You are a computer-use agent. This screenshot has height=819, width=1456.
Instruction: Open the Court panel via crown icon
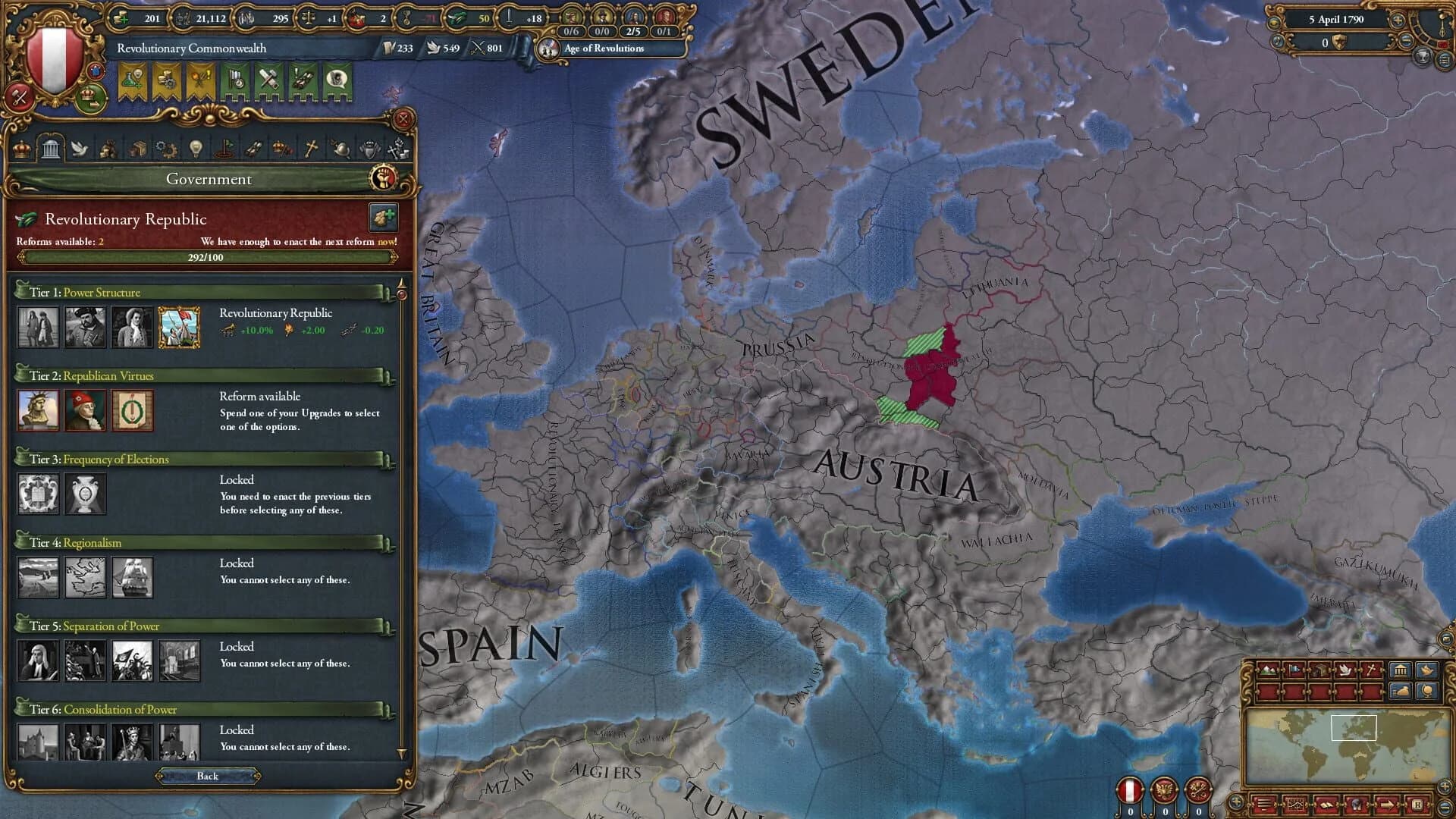tap(21, 149)
